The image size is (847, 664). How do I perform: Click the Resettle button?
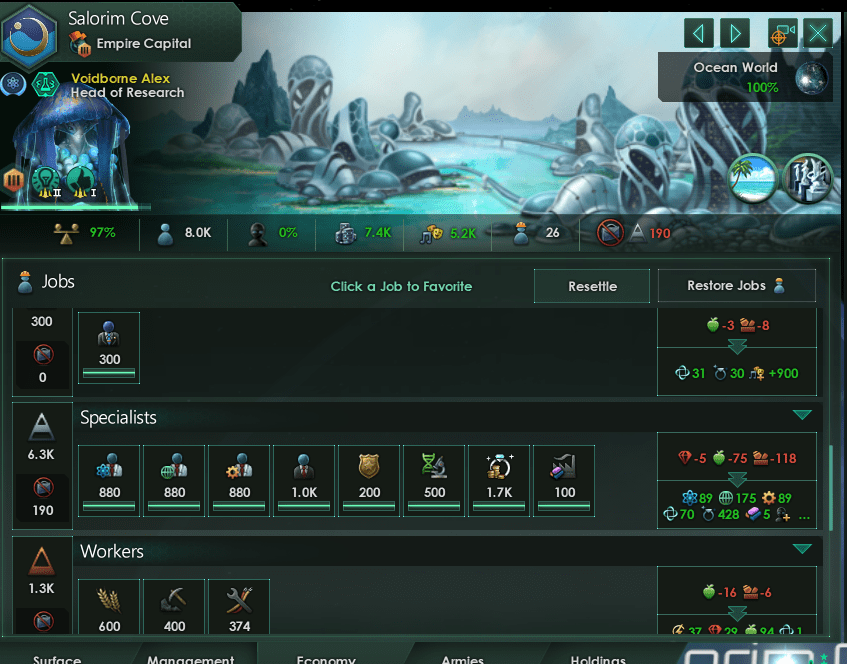click(592, 286)
